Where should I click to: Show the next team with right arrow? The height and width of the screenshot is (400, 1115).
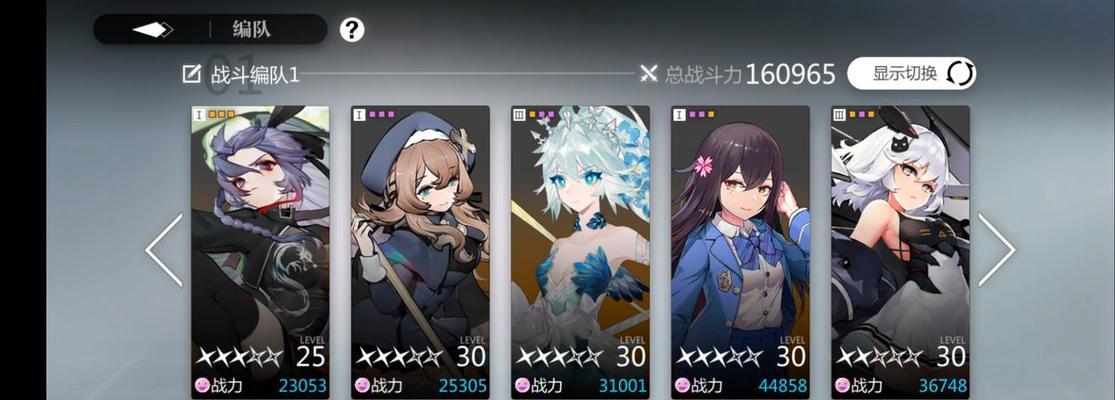tap(995, 250)
